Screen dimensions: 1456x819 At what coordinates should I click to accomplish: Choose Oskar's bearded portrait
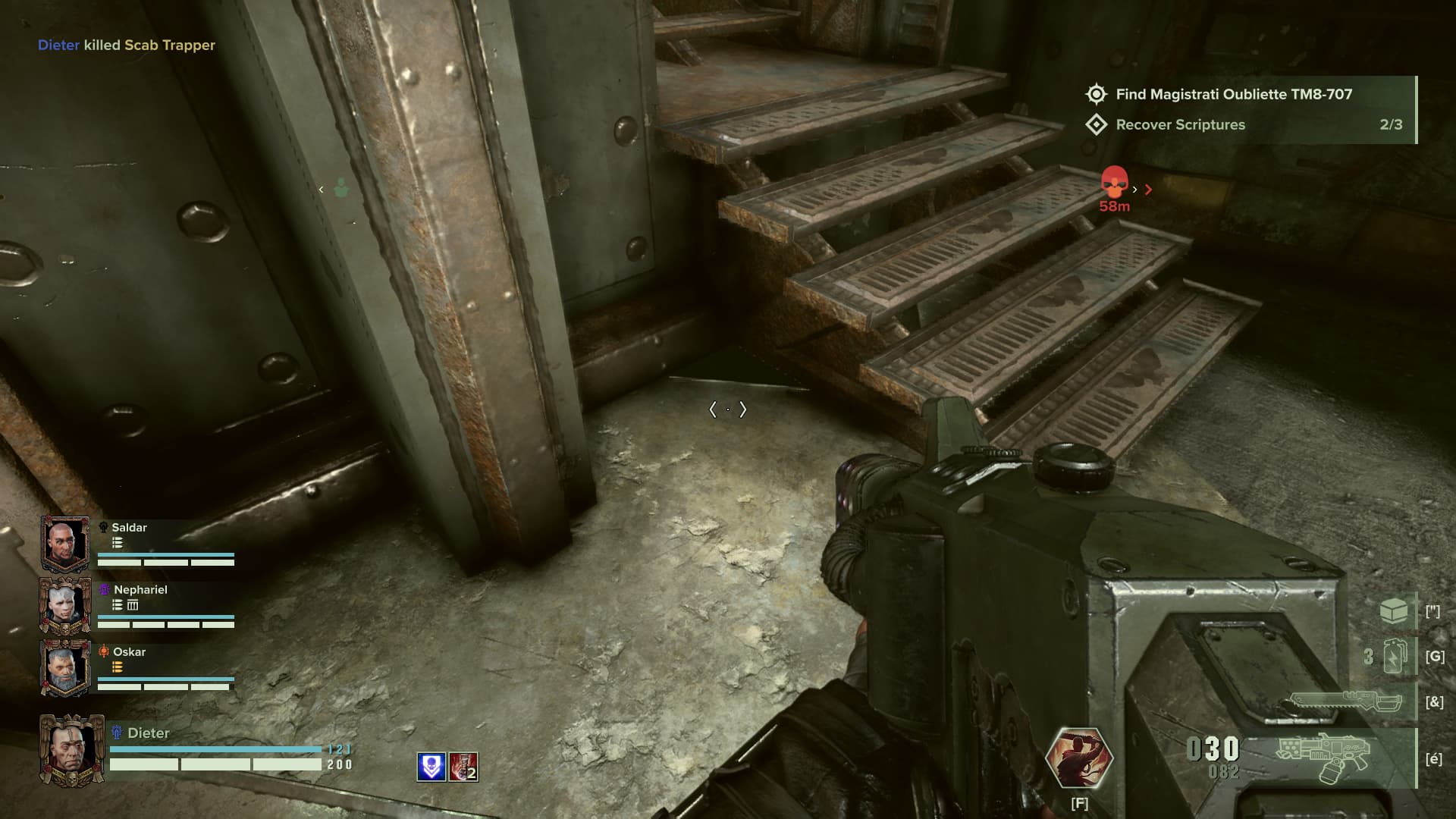click(65, 667)
